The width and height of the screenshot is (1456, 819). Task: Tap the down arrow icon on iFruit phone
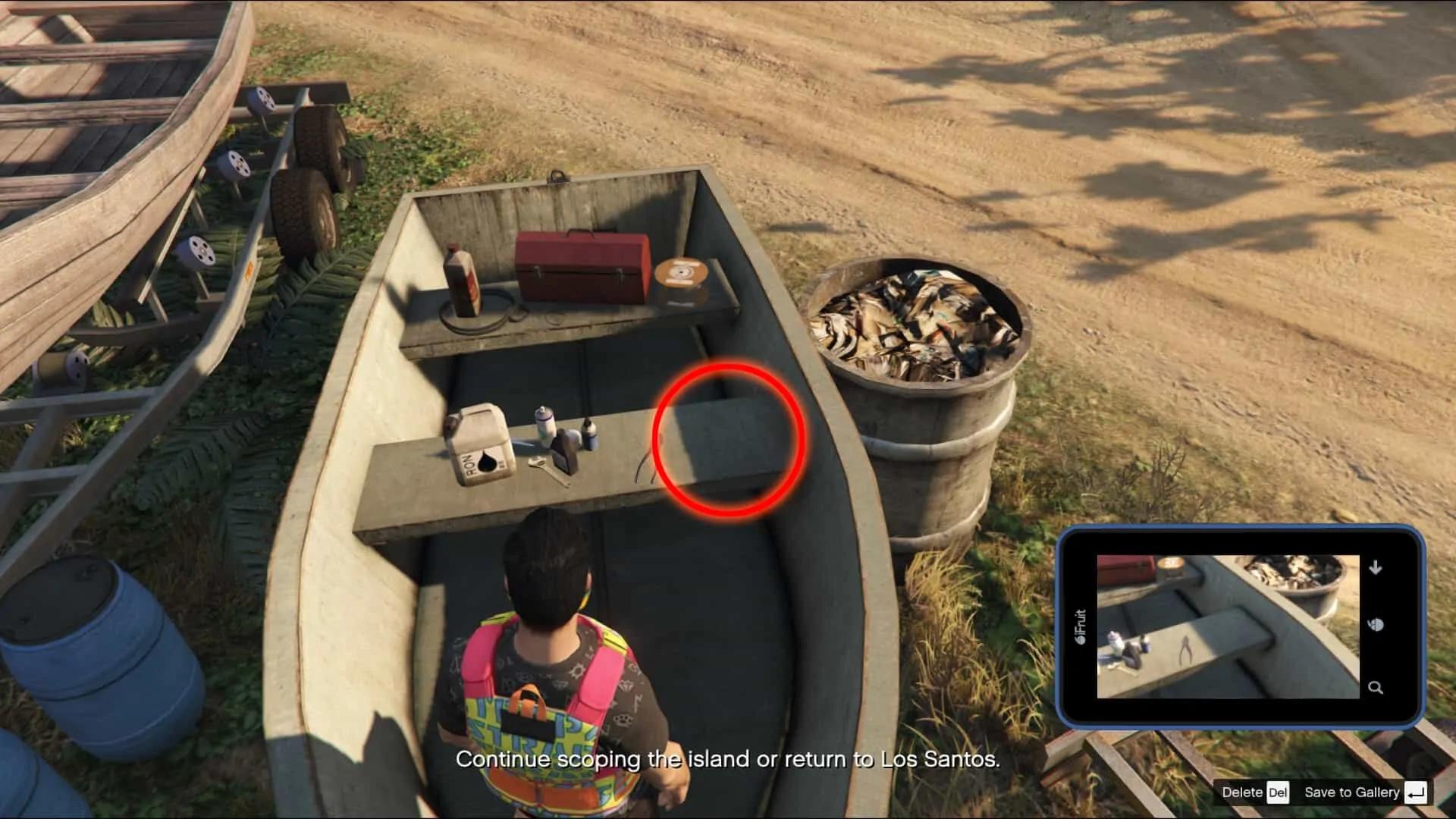coord(1376,567)
